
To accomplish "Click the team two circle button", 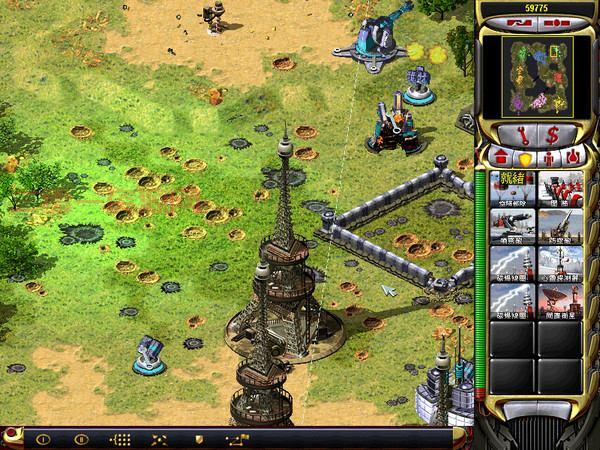I will (x=82, y=439).
